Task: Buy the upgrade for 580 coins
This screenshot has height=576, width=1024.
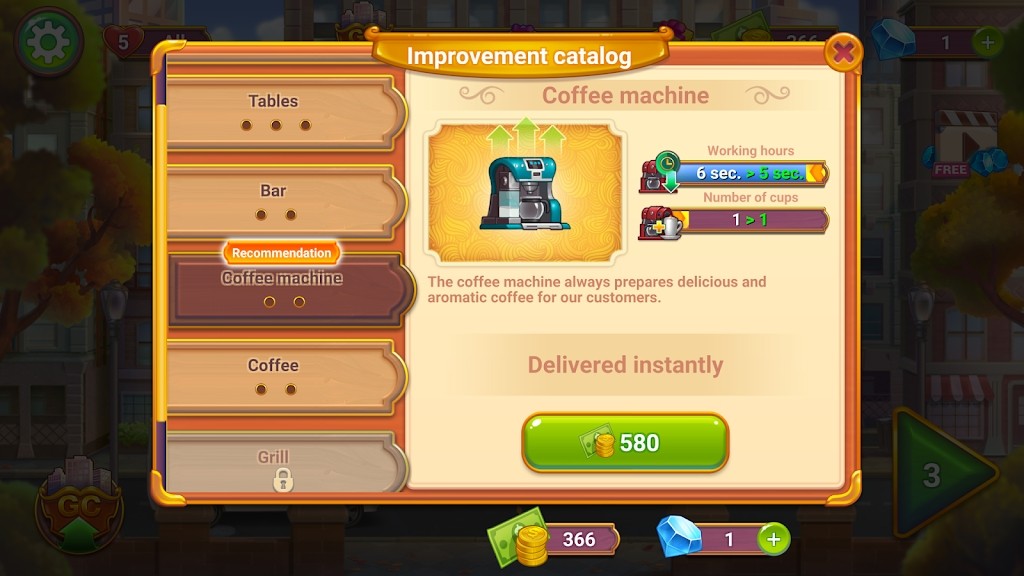Action: tap(625, 443)
